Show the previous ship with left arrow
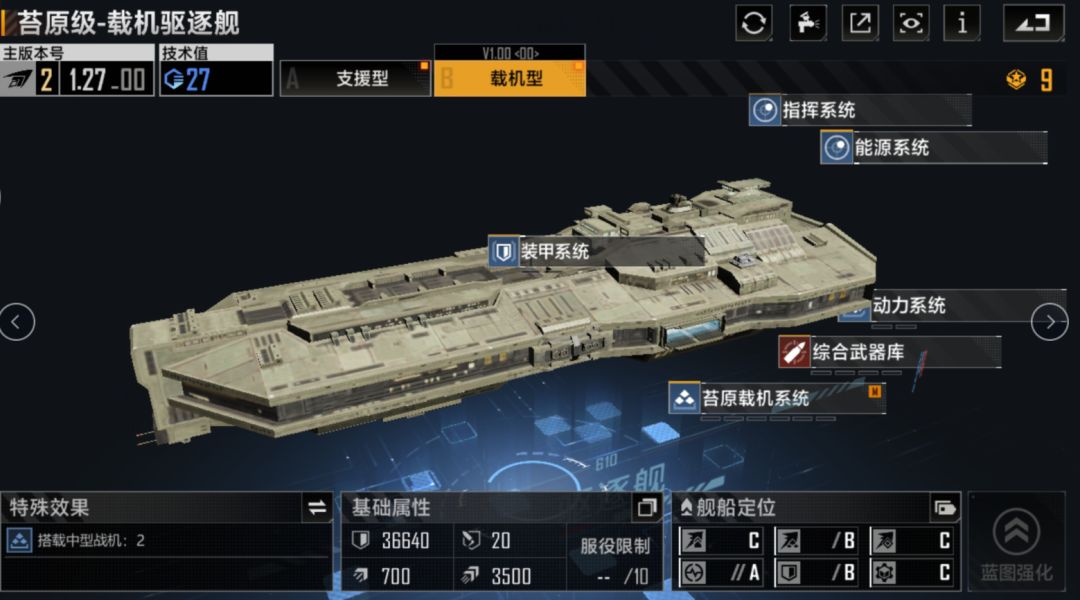Screen dimensions: 1080x600 pos(17,321)
